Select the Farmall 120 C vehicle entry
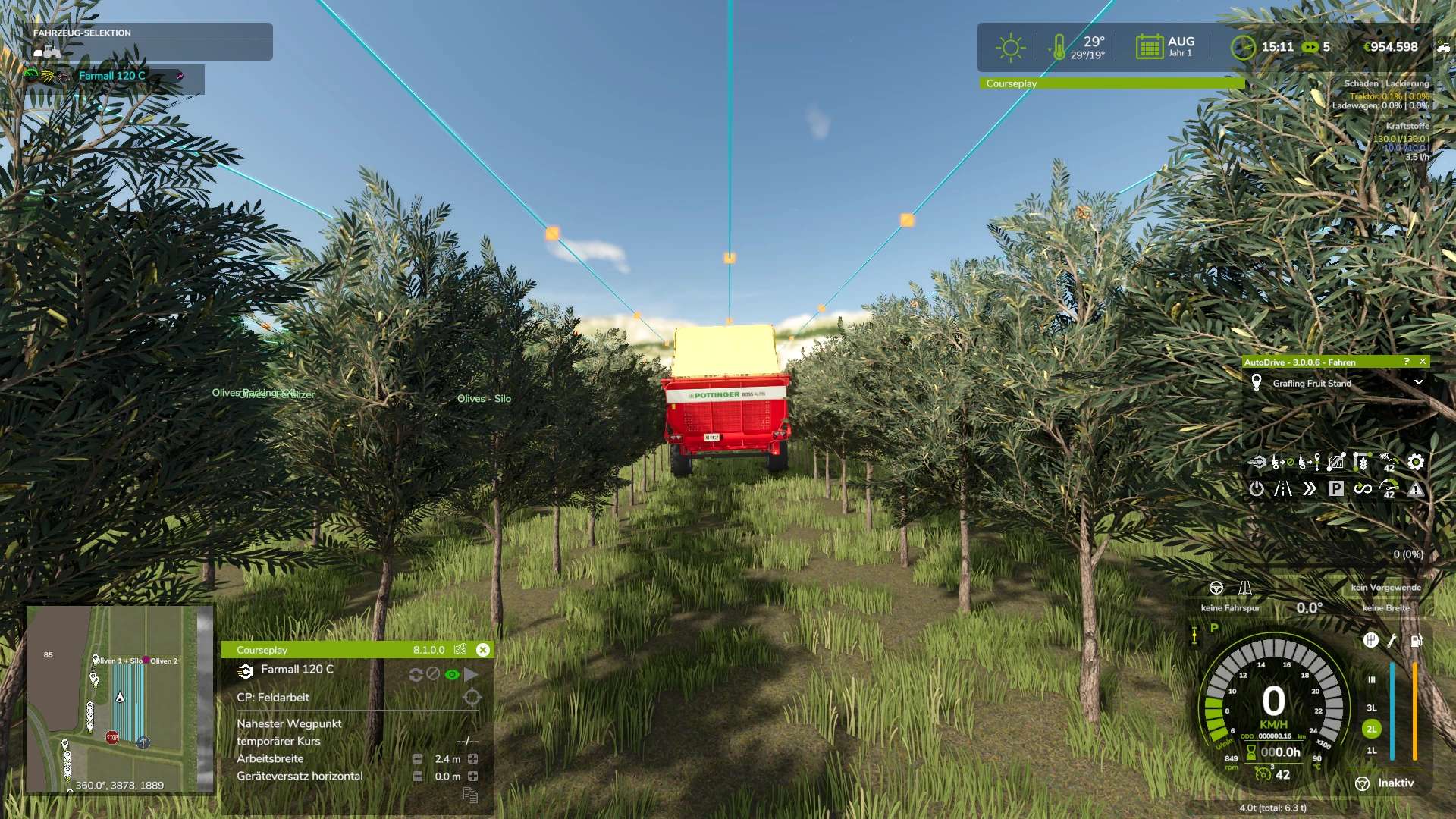 112,76
